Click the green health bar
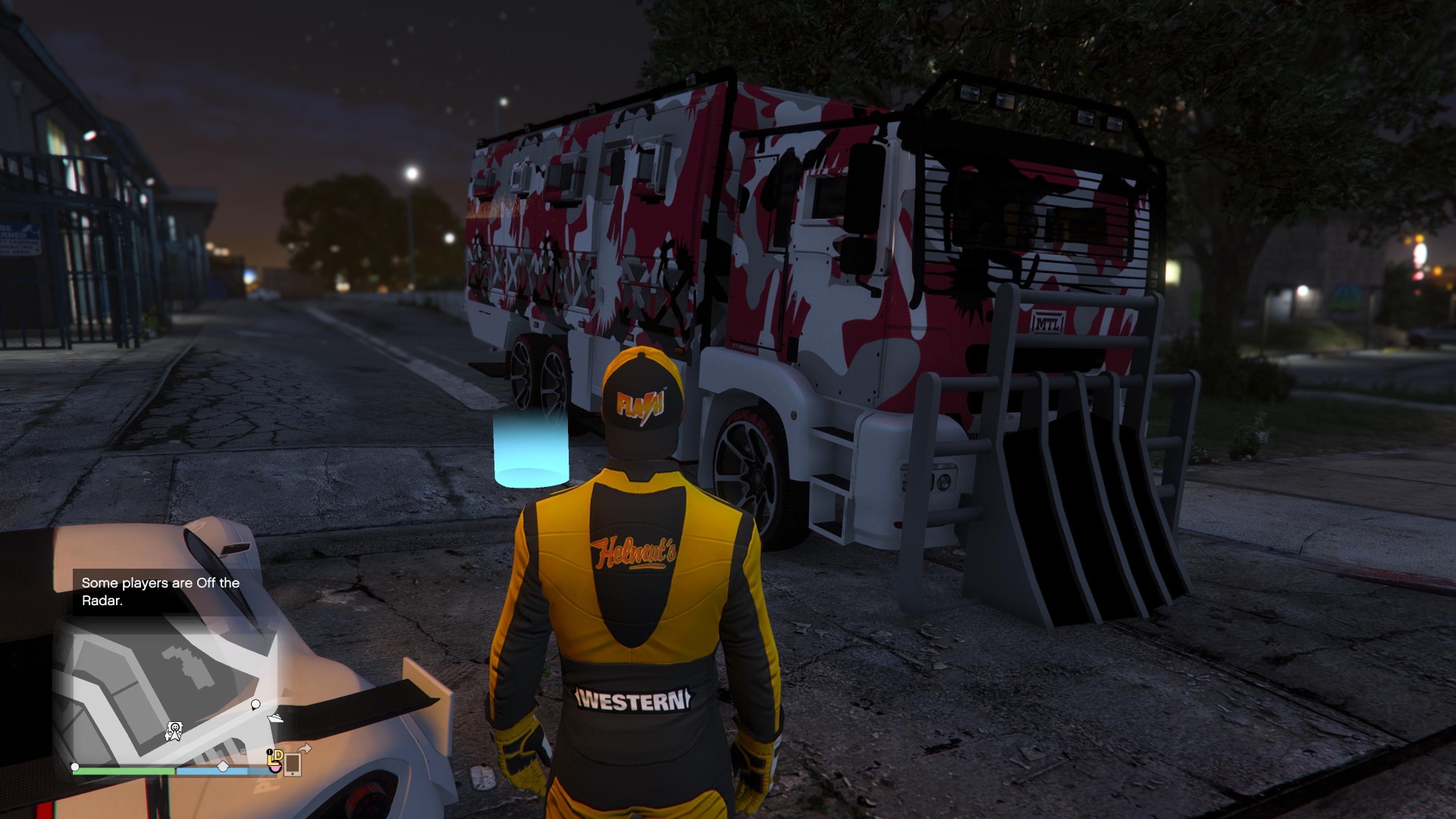Viewport: 1456px width, 819px height. click(x=125, y=770)
